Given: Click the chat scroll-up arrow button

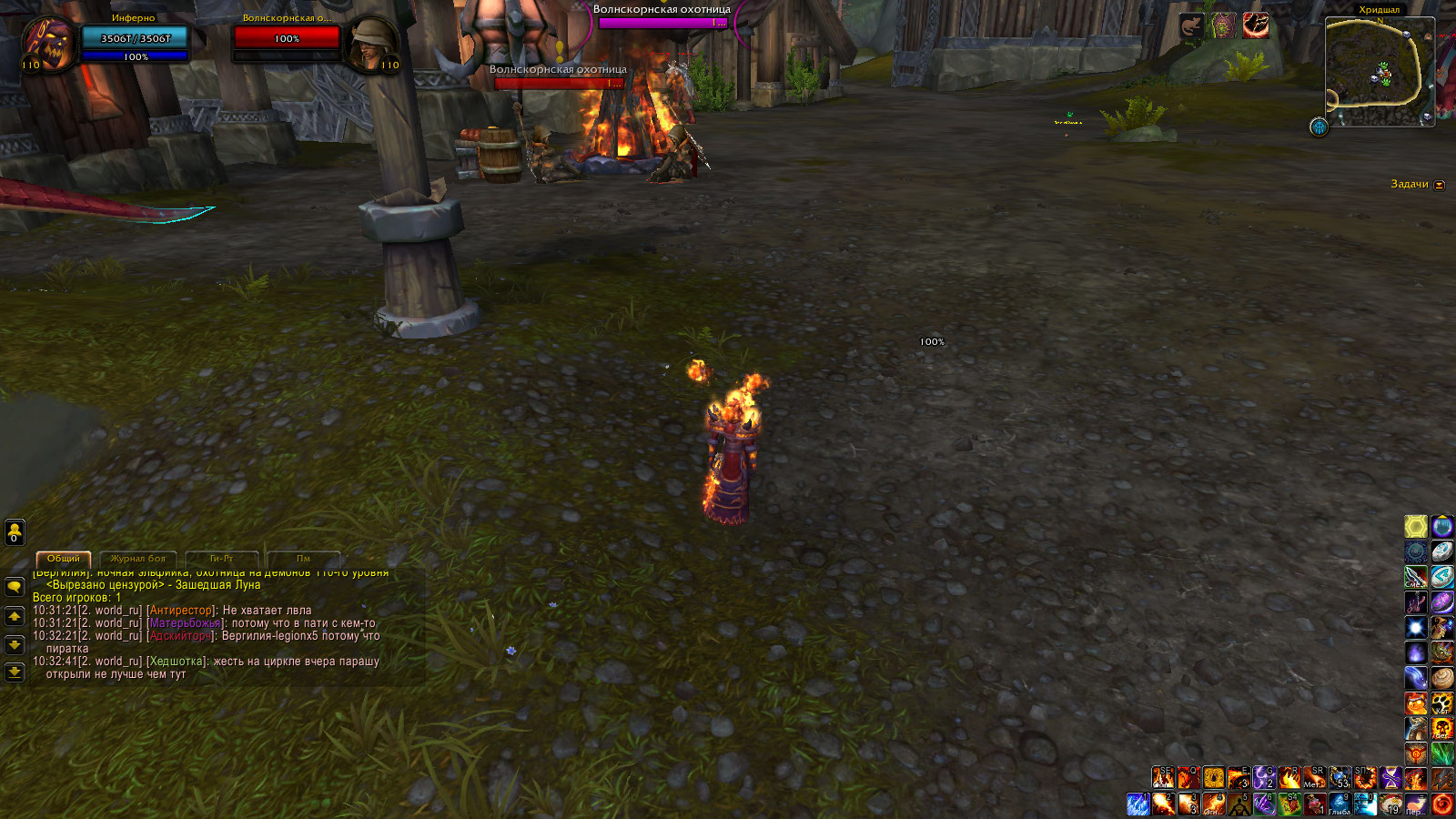Looking at the screenshot, I should click(15, 616).
